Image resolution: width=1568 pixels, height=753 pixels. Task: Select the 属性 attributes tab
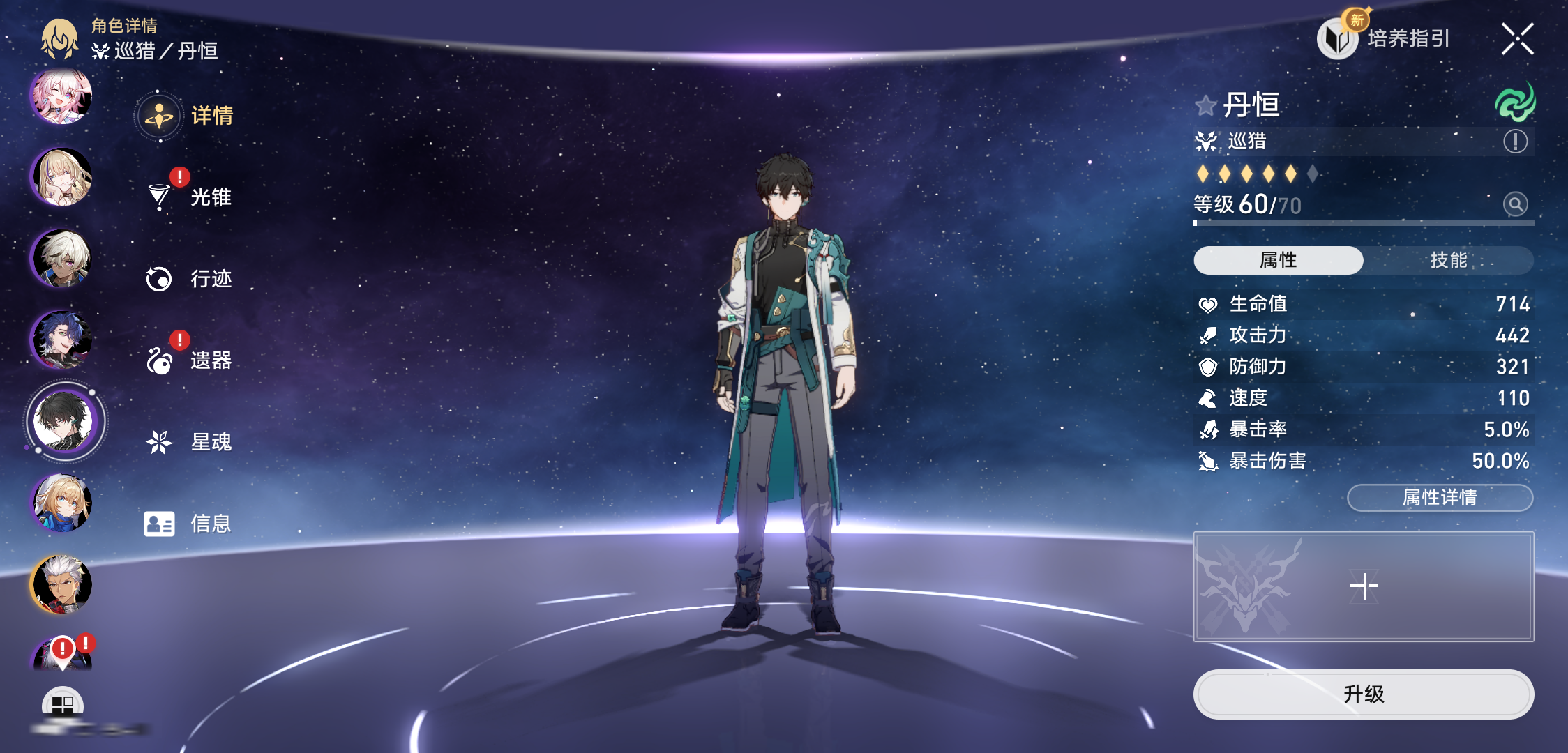1278,260
